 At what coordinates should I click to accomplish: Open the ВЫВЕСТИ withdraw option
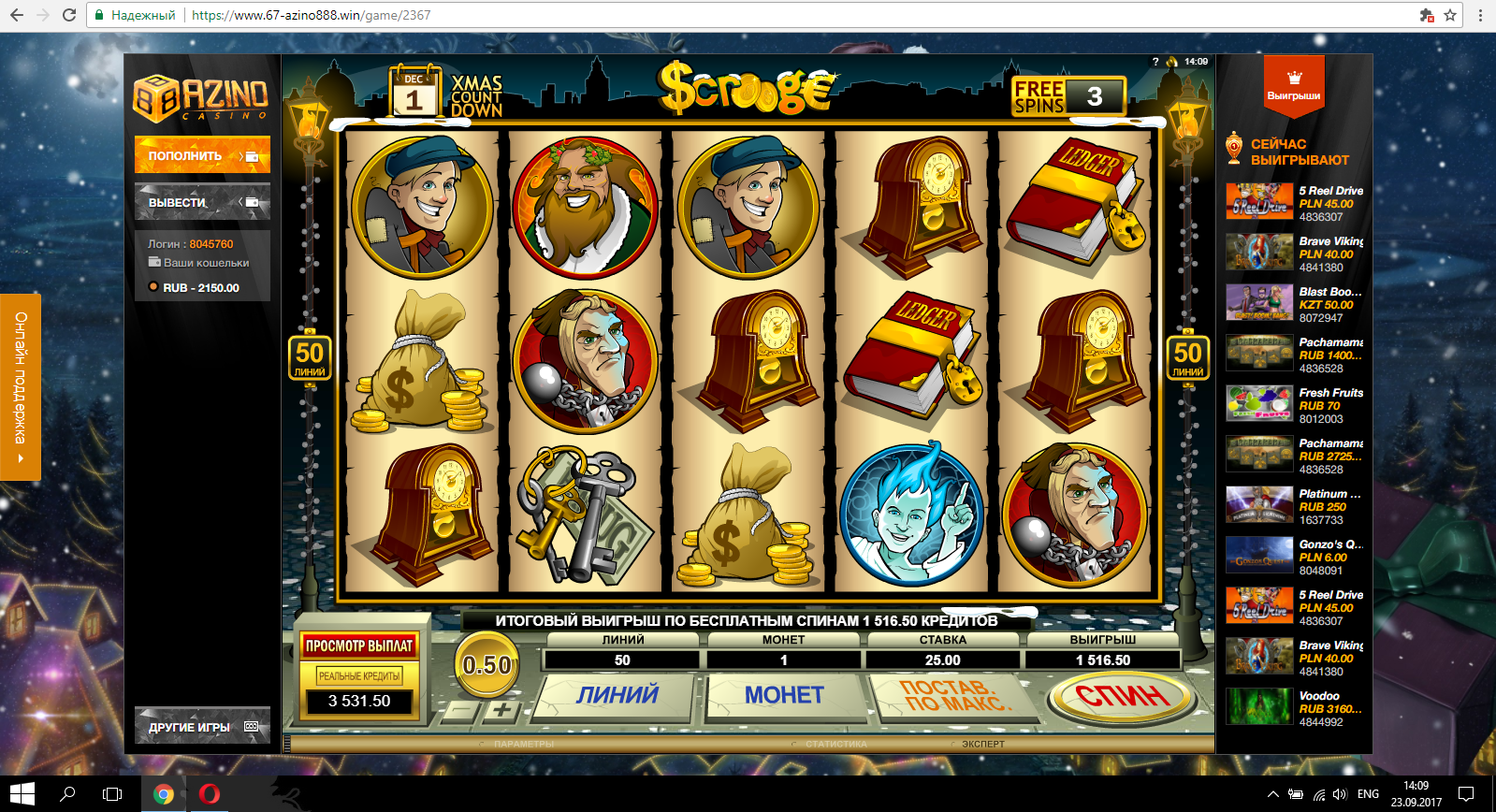(x=202, y=202)
